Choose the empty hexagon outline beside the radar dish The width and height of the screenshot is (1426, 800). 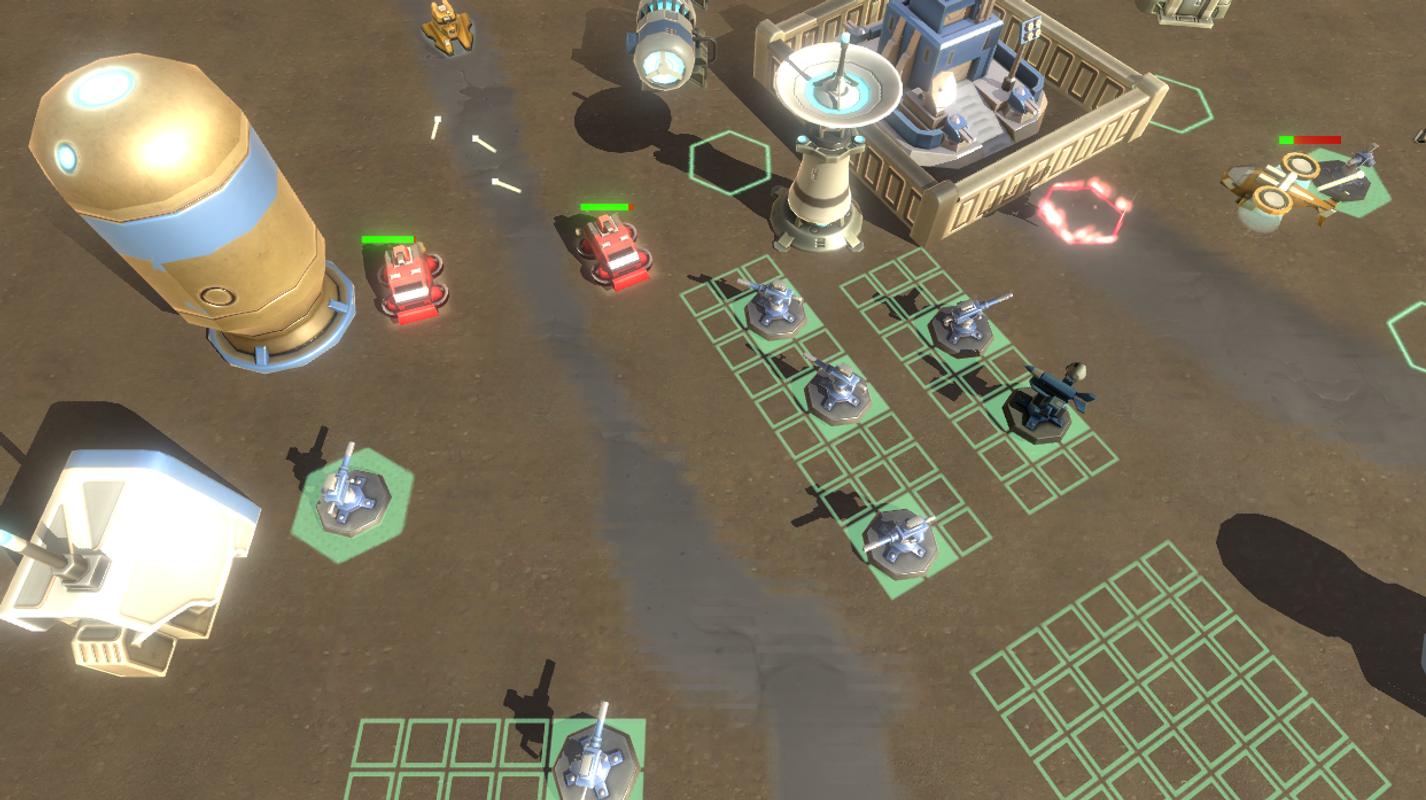coord(730,161)
